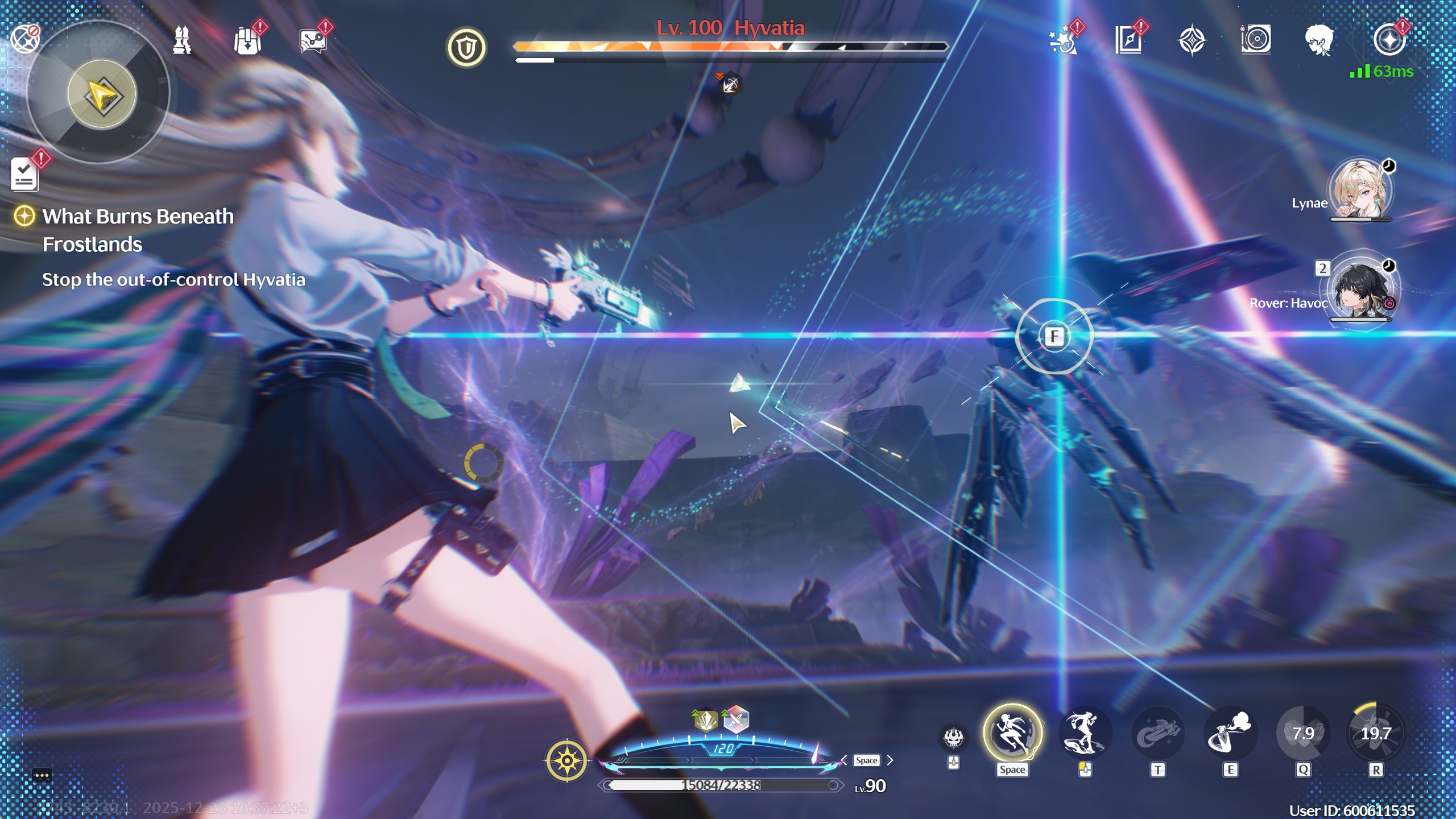Screen dimensions: 1456x819
Task: Open the backpack icon with alert
Action: click(x=248, y=41)
